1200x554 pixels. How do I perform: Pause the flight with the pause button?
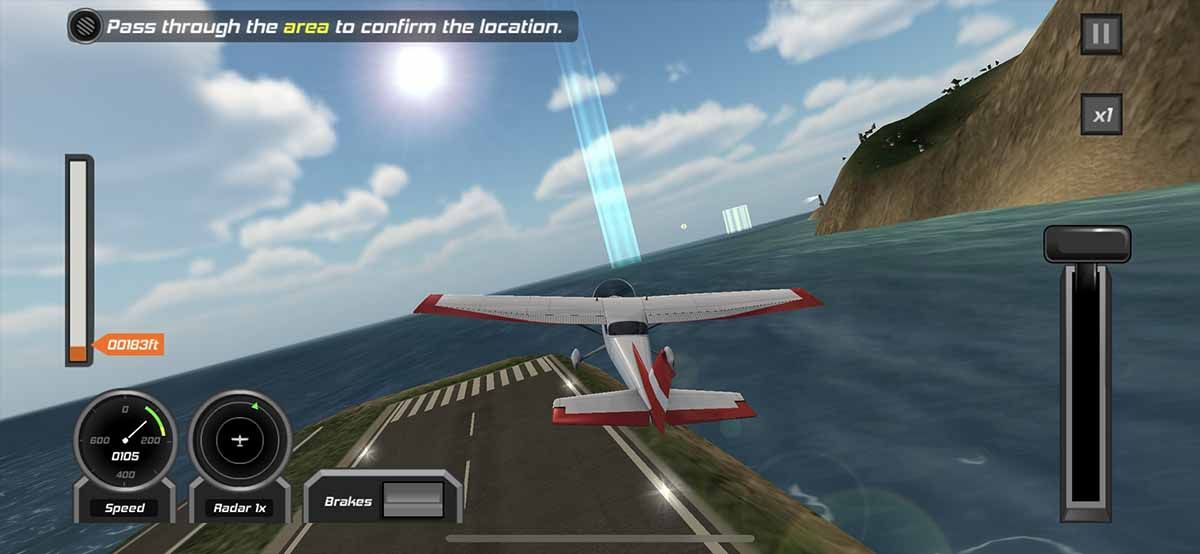click(1101, 35)
